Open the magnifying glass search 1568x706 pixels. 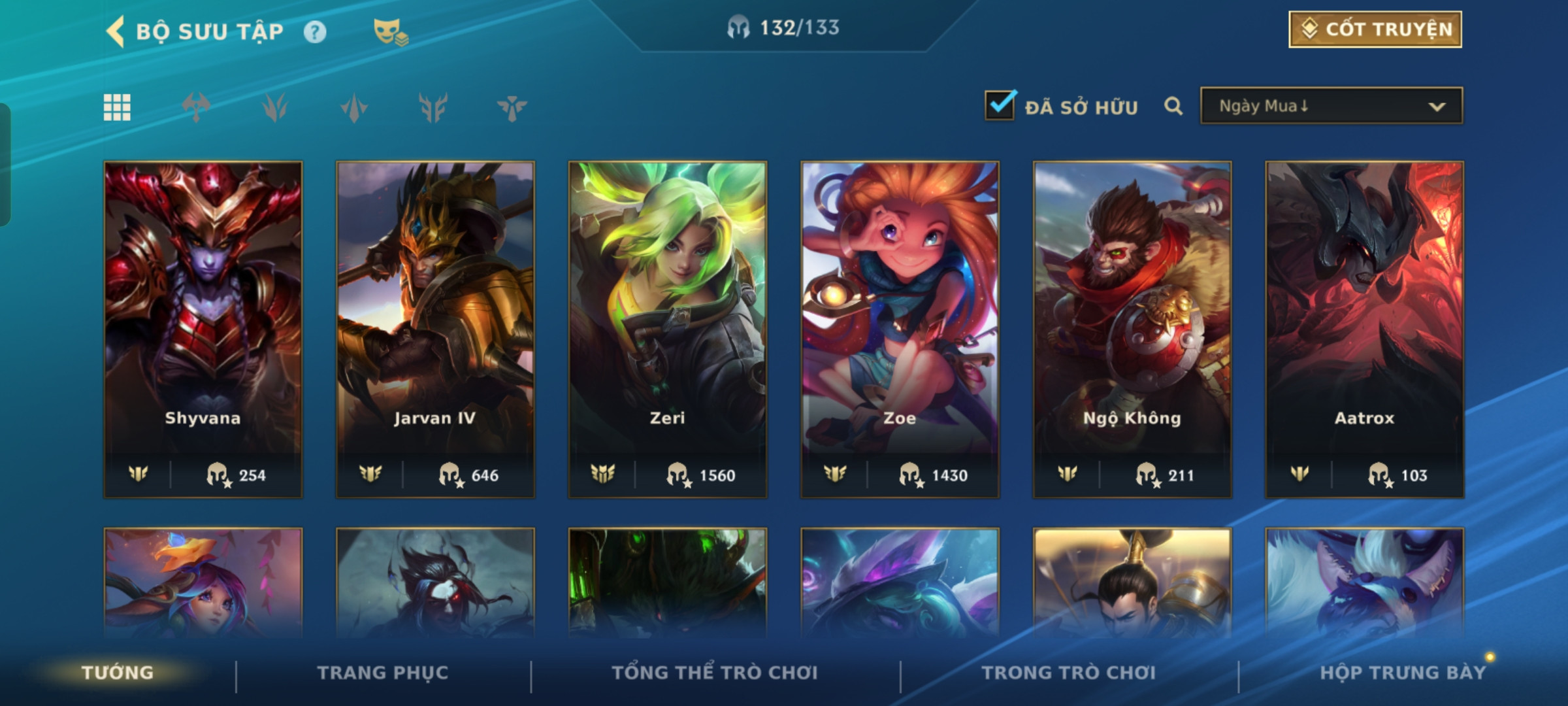1173,106
